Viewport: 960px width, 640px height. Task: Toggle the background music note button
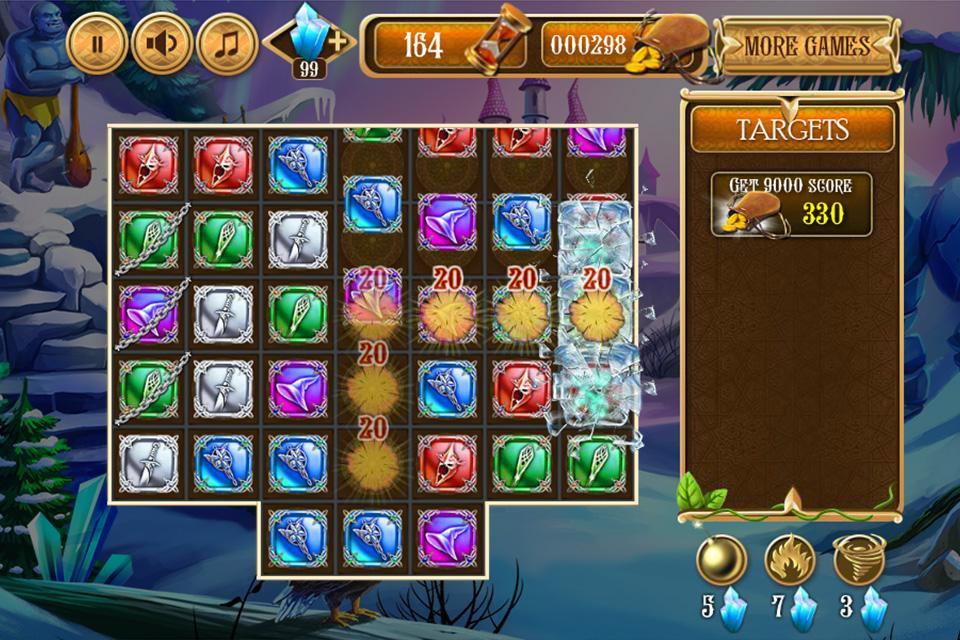point(227,44)
